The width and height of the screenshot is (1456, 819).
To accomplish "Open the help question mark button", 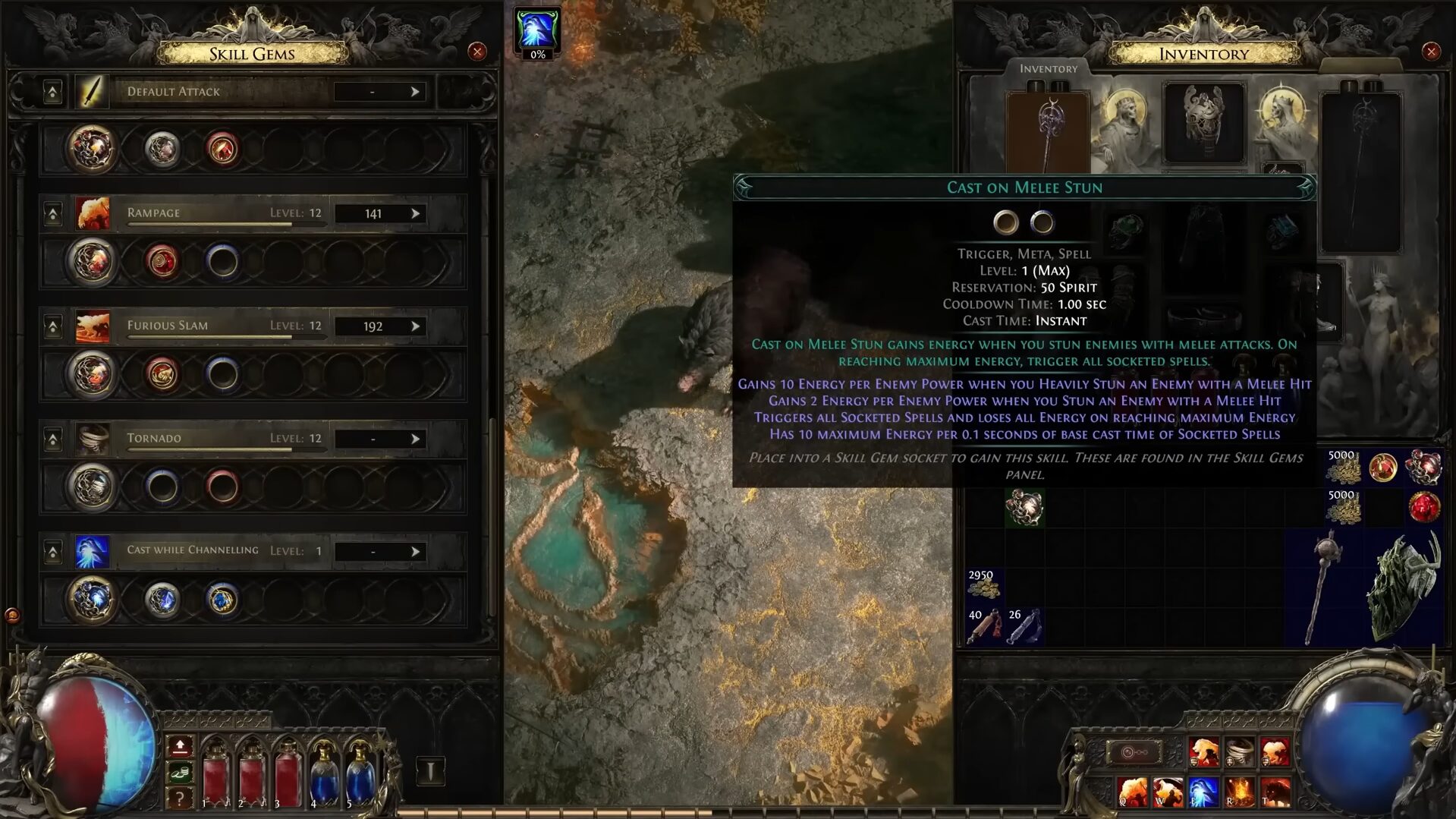I will [180, 798].
